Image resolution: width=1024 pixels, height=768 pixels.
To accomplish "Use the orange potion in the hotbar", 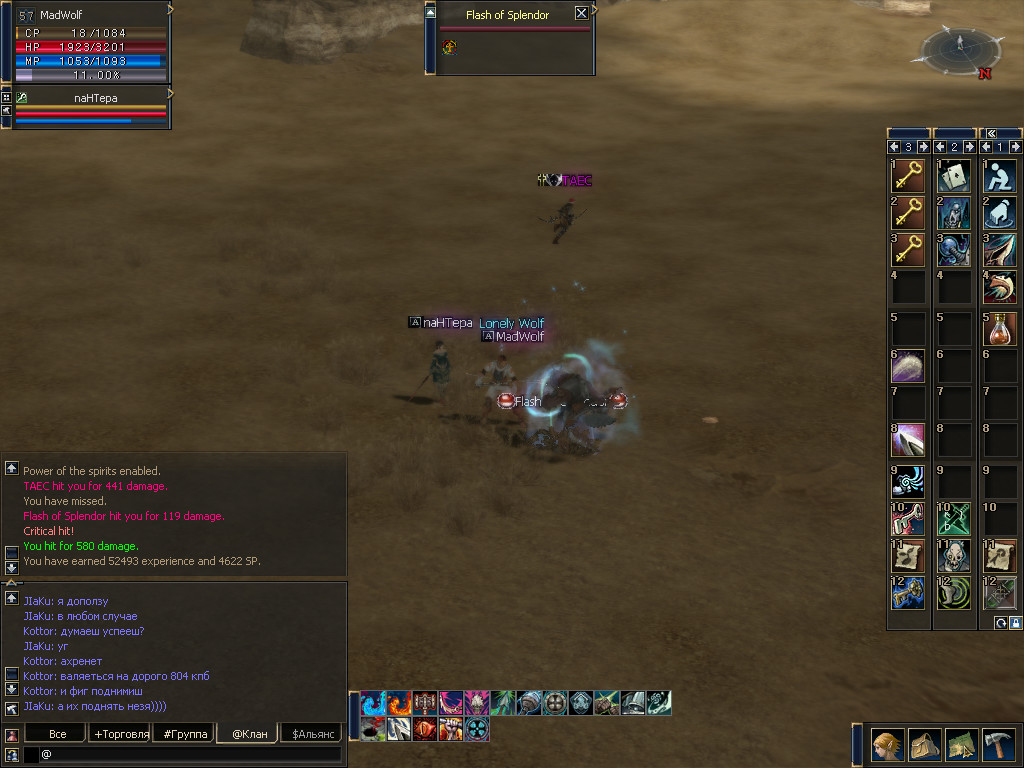I will click(999, 328).
